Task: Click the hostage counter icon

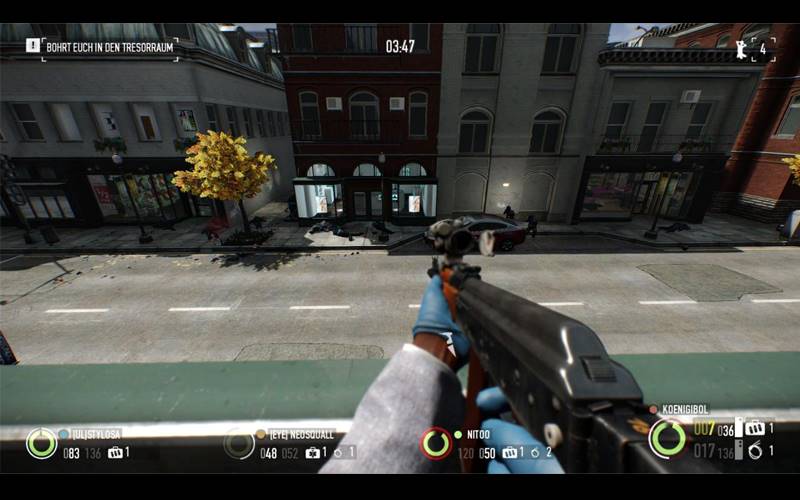Action: [x=741, y=48]
